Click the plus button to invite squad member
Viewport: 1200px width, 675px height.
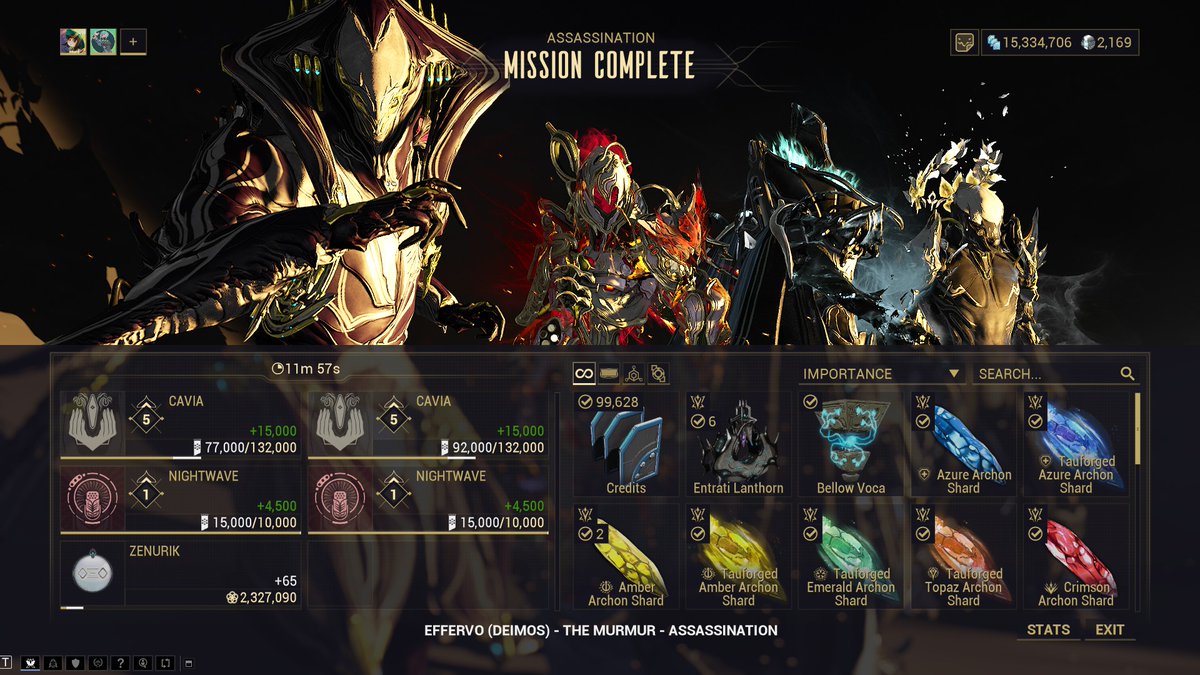[x=134, y=42]
